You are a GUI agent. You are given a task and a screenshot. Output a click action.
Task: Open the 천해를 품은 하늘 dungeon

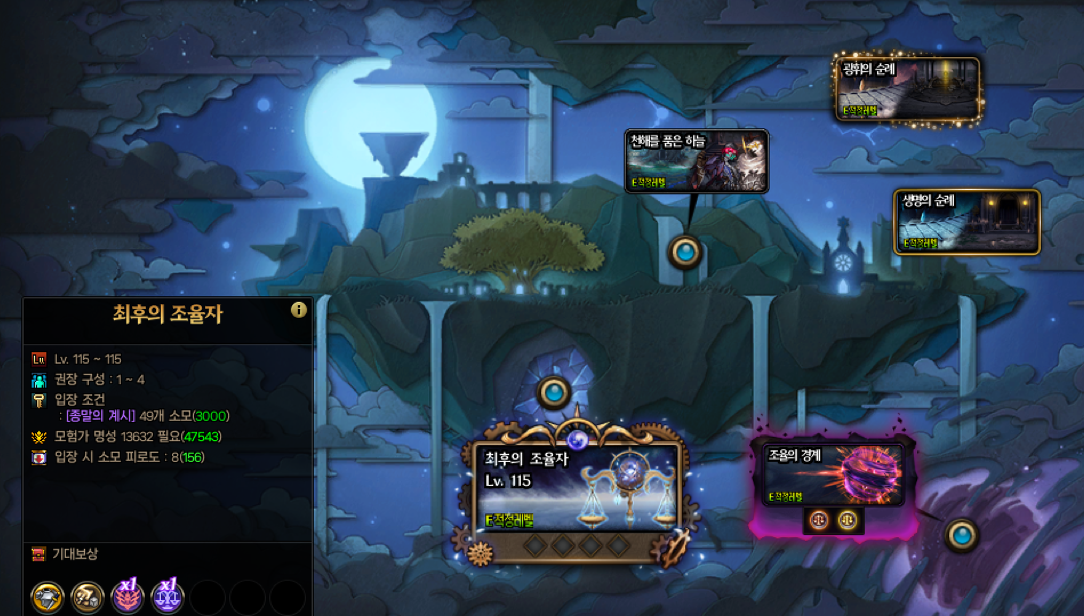coord(696,161)
